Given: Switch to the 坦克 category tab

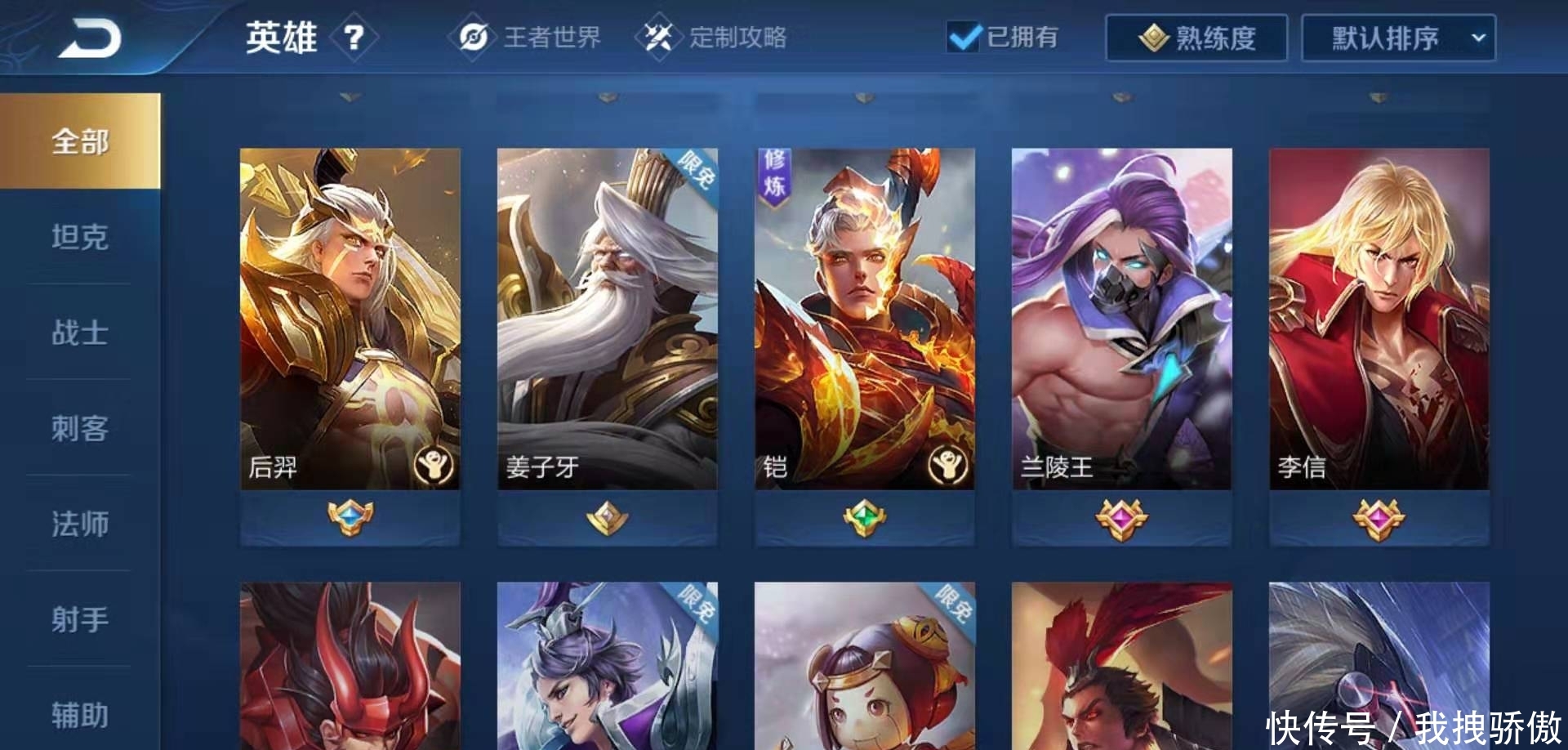Looking at the screenshot, I should (79, 235).
